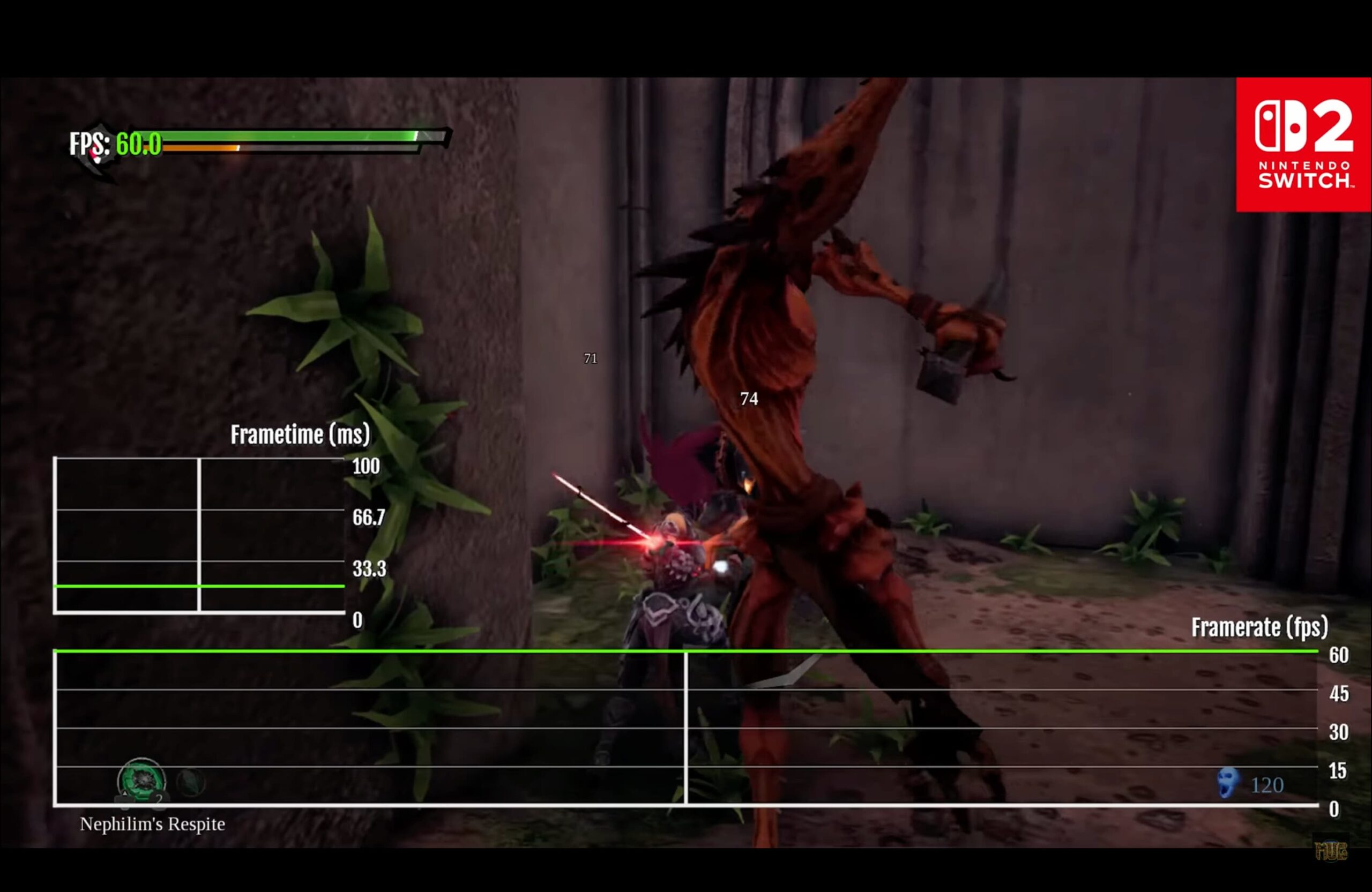
Task: Click the blue soul currency icon
Action: tap(1228, 783)
